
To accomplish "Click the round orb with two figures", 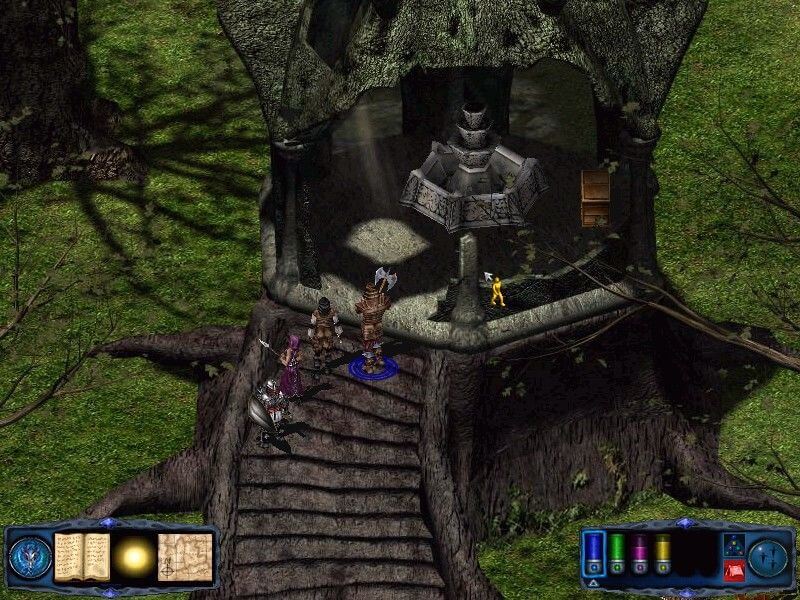I will (x=769, y=556).
